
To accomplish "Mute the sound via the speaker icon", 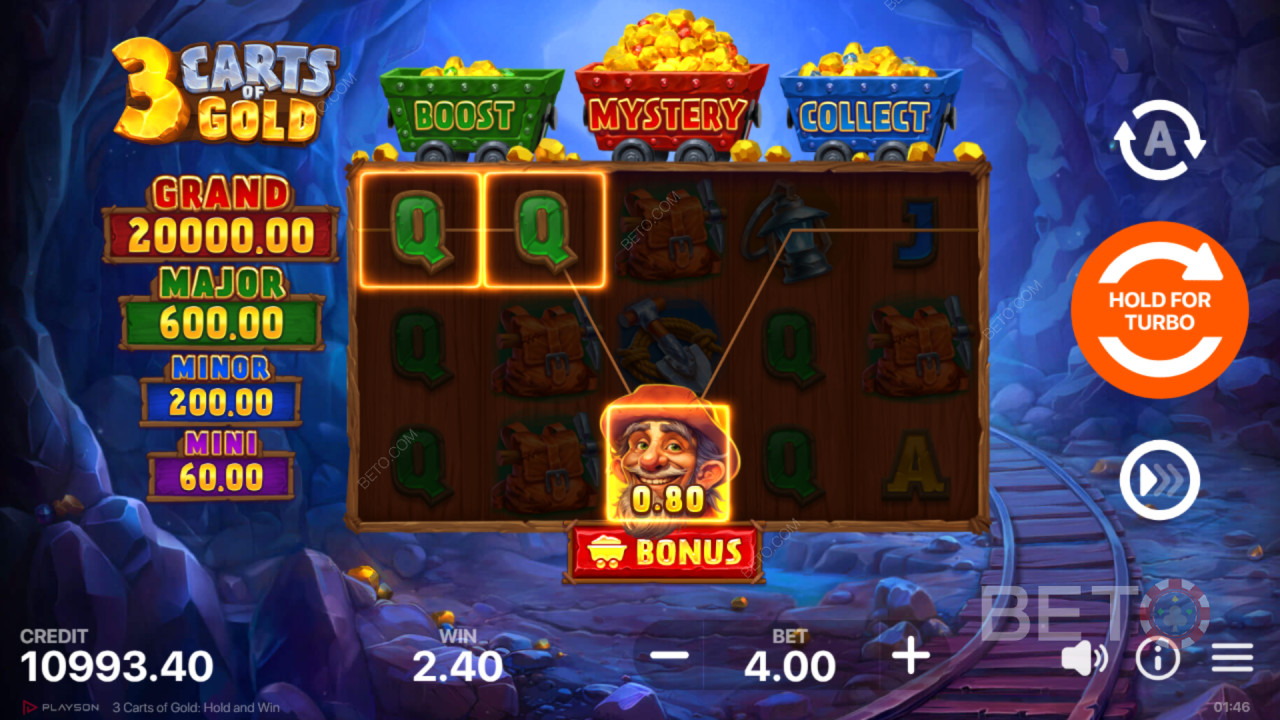I will coord(1083,658).
